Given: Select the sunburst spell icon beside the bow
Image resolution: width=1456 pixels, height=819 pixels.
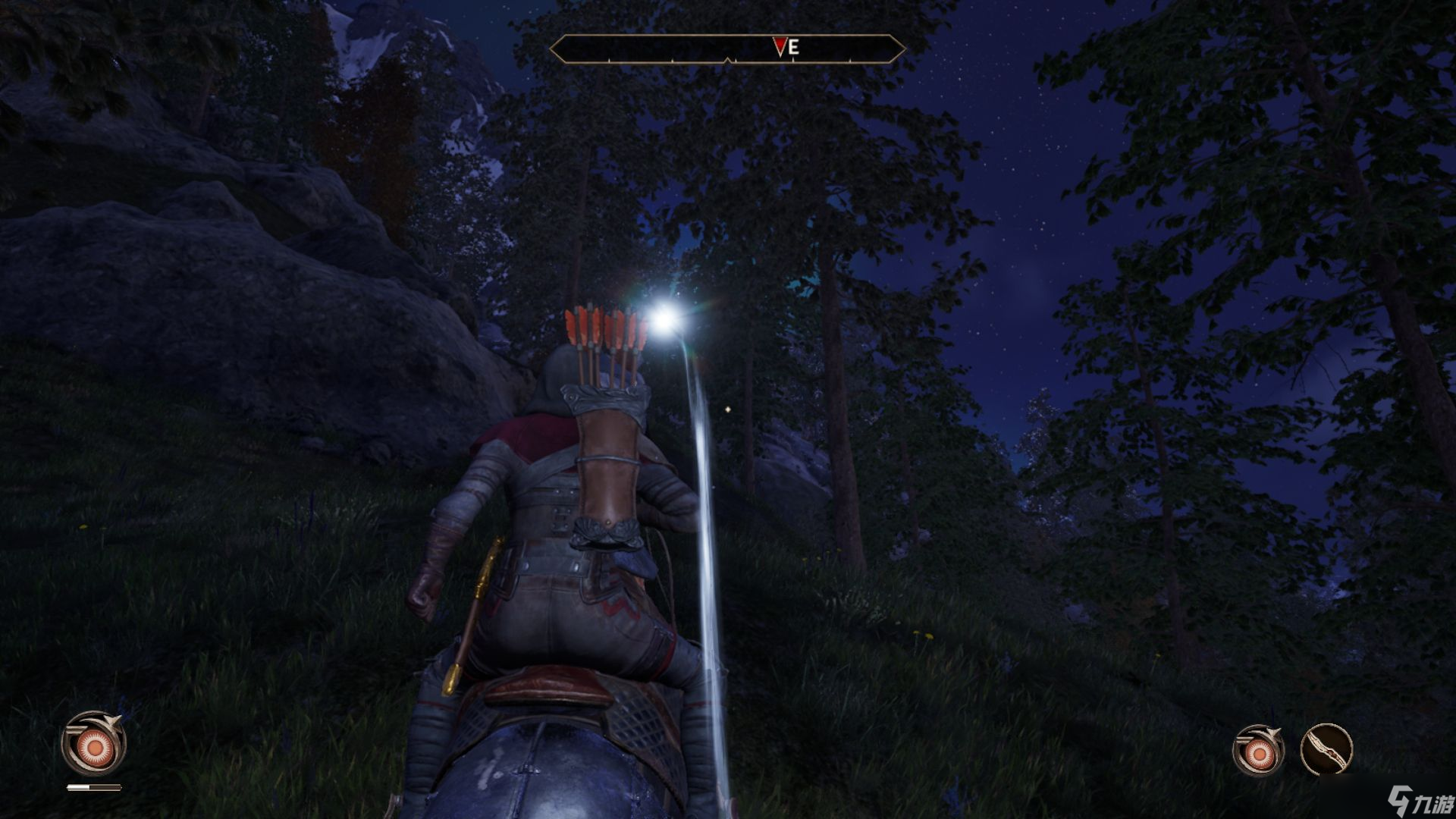Looking at the screenshot, I should pos(1257,751).
